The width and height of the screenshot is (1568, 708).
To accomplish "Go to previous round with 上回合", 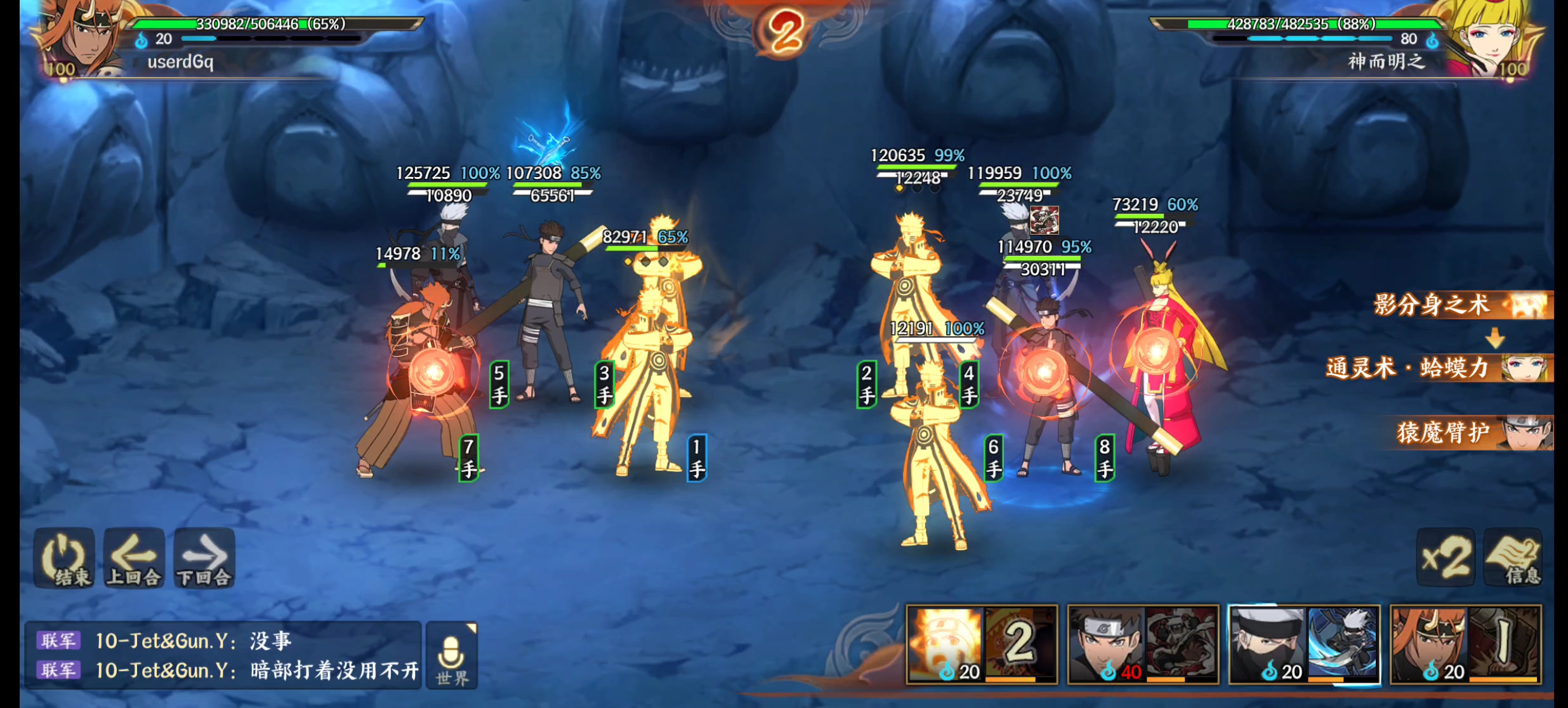I will pyautogui.click(x=134, y=558).
